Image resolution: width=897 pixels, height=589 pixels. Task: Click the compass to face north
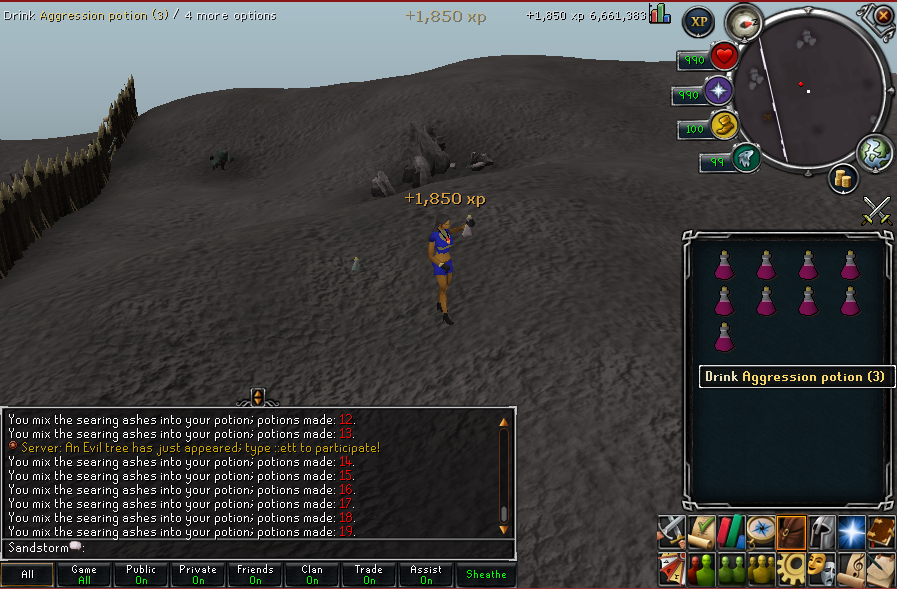743,22
